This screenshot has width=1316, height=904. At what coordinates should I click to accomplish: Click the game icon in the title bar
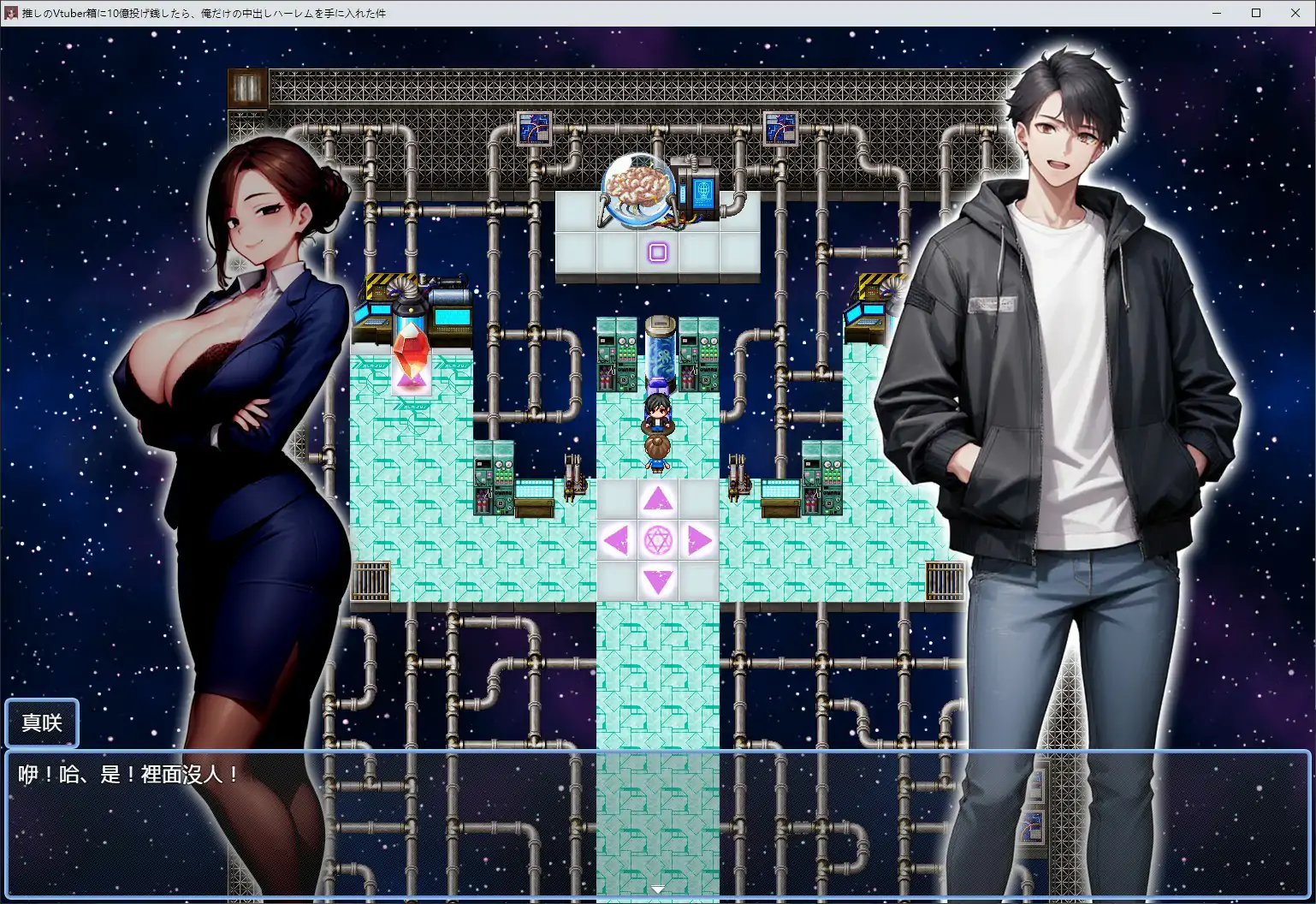(x=12, y=13)
